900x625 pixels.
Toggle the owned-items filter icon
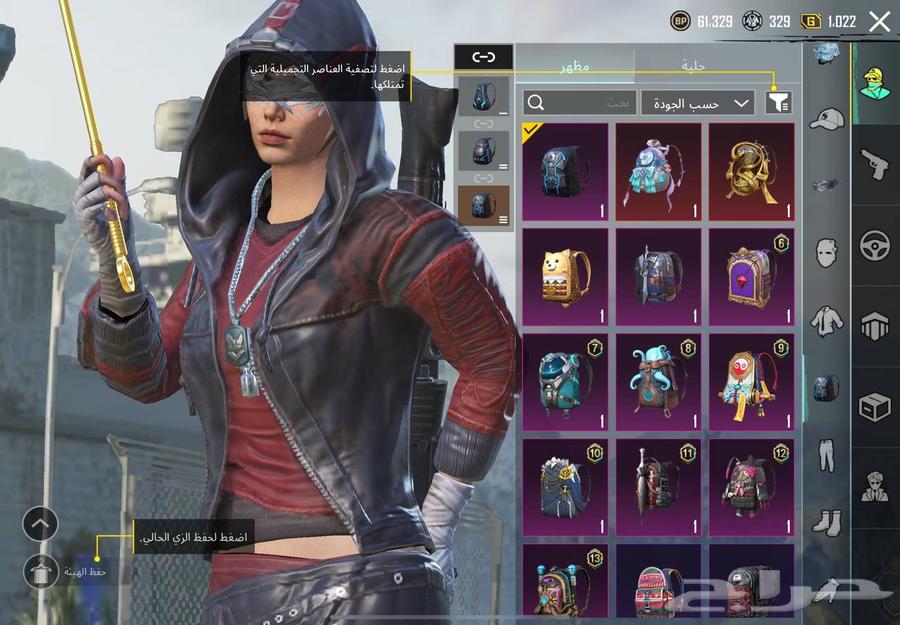click(777, 102)
